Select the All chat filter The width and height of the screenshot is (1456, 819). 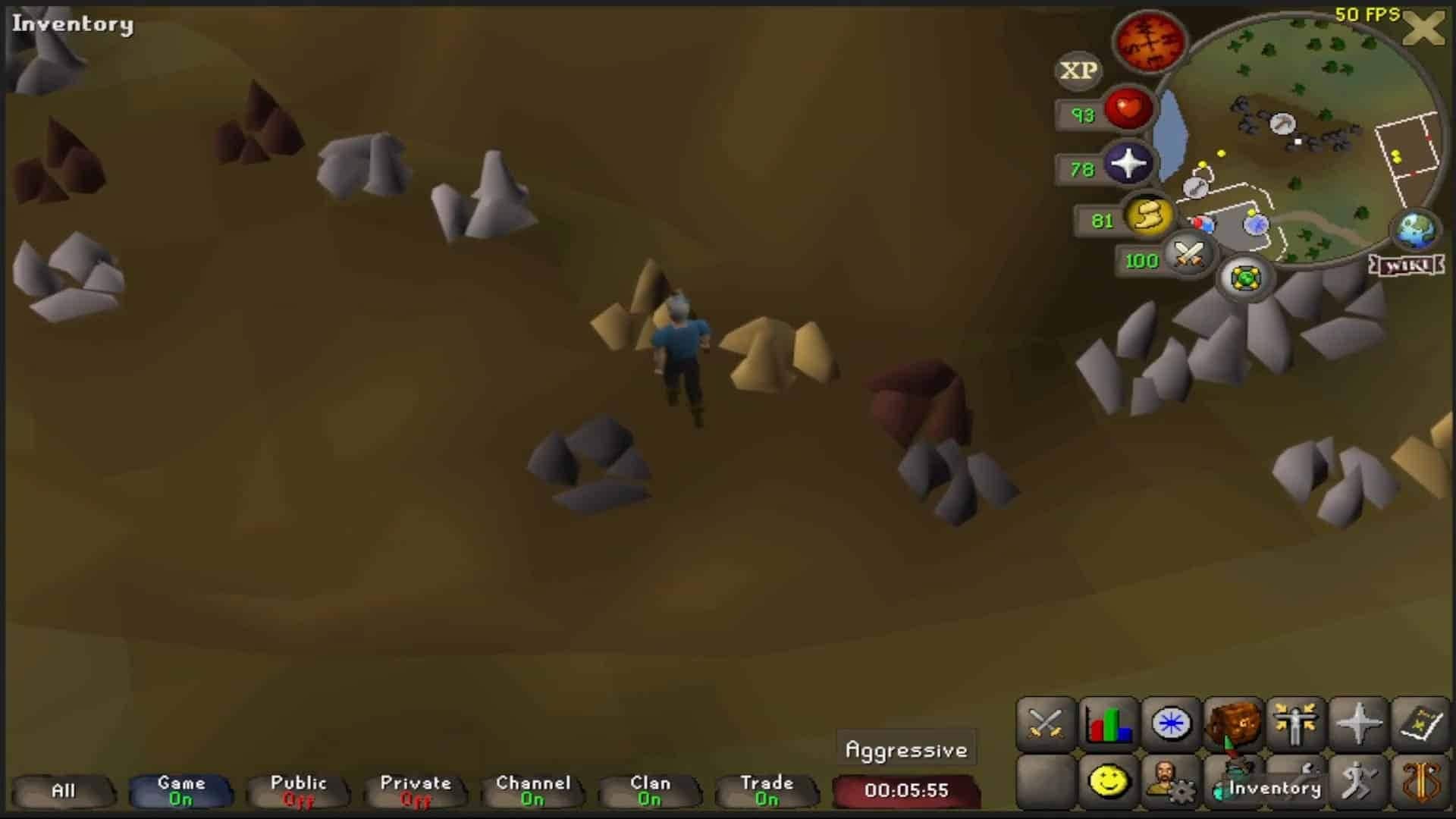tap(64, 791)
